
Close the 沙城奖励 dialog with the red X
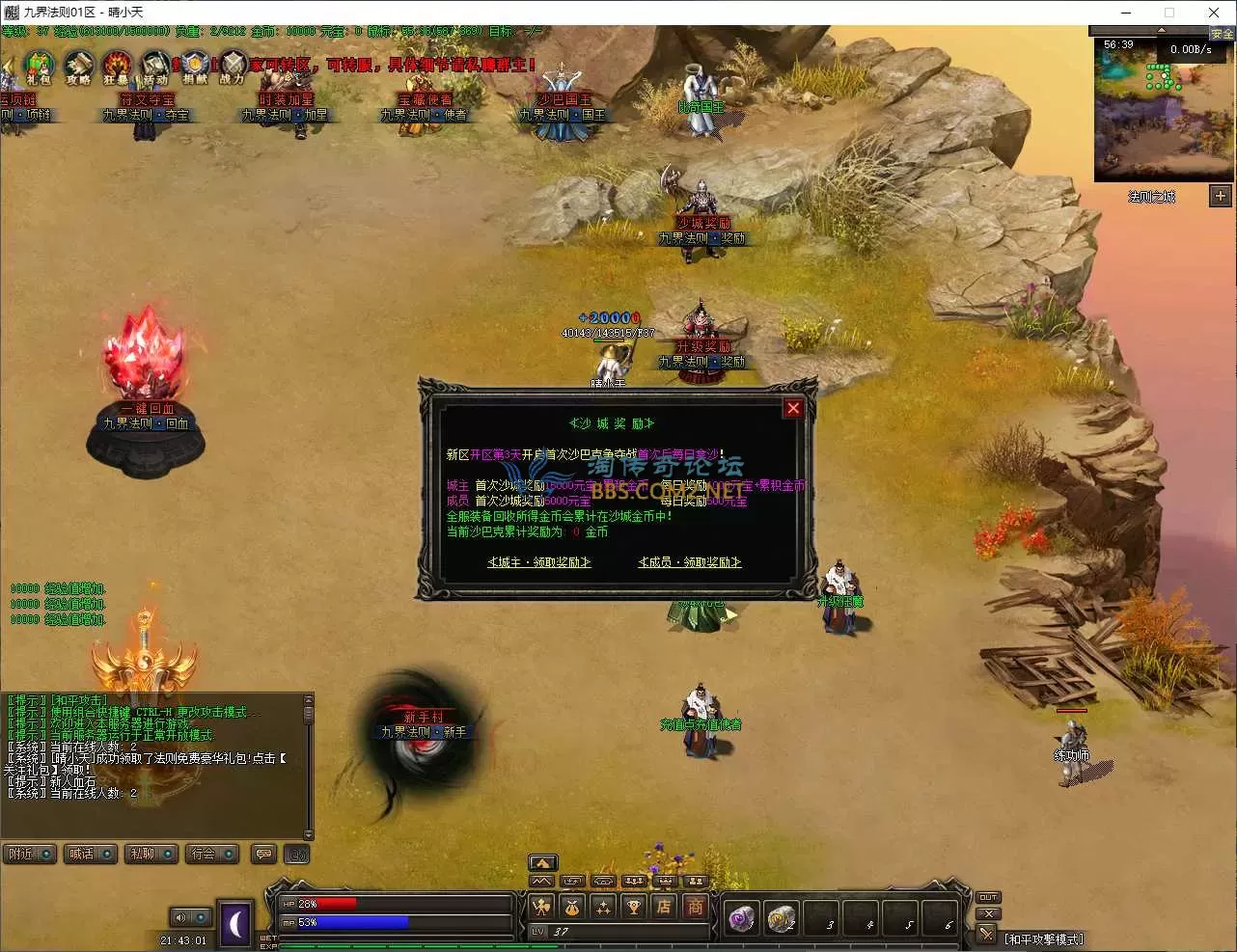point(793,408)
